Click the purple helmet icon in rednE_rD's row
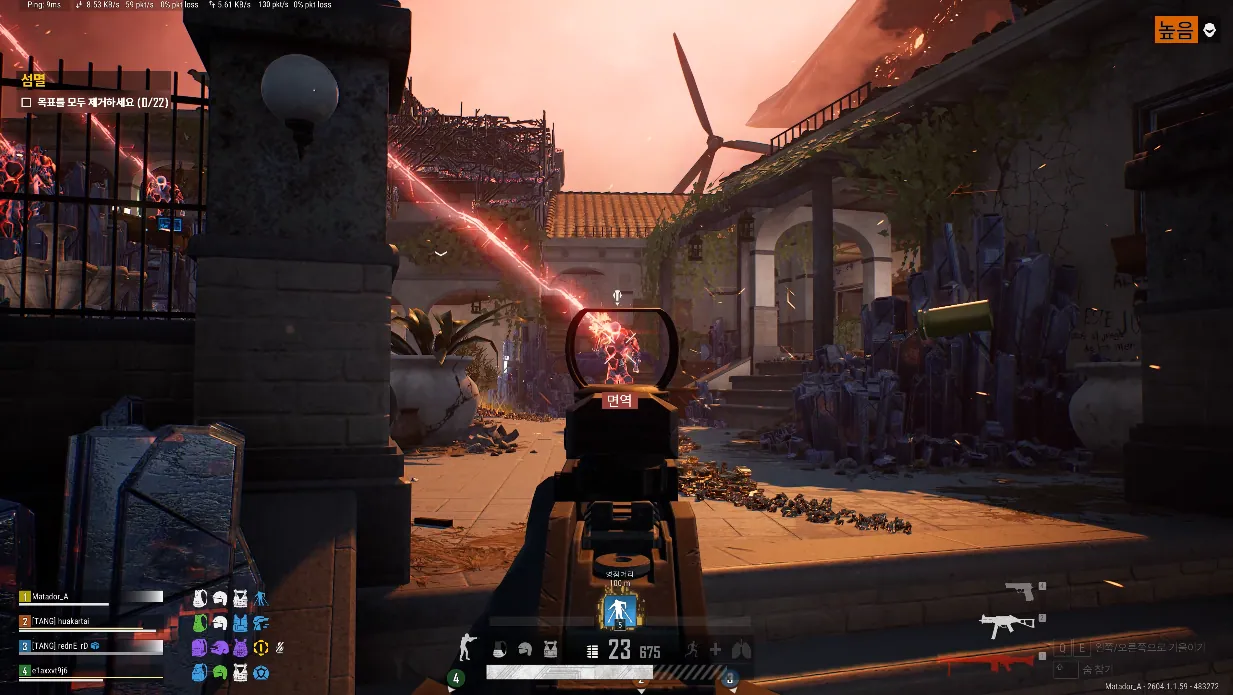Viewport: 1233px width, 695px height. pos(220,648)
